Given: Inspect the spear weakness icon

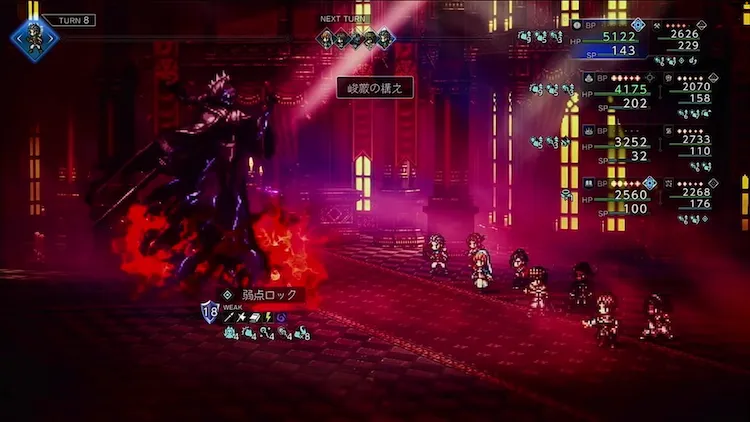Looking at the screenshot, I should coord(229,317).
